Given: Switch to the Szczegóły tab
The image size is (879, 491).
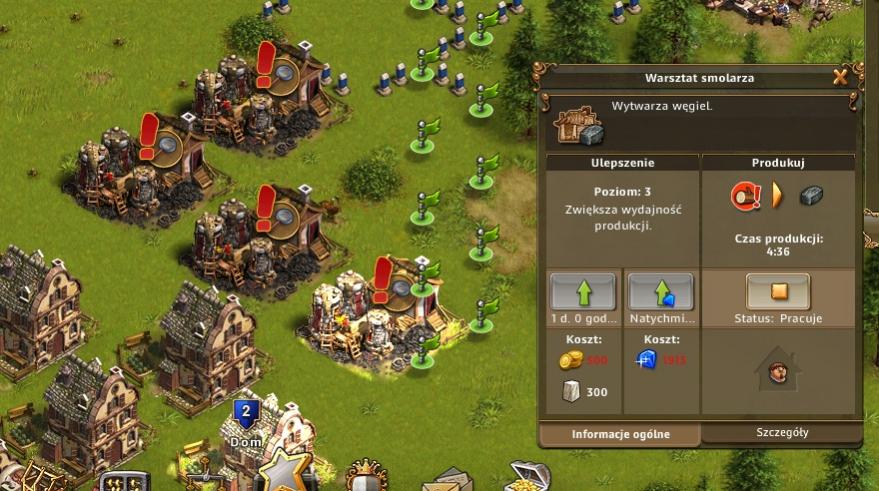Looking at the screenshot, I should click(x=781, y=433).
